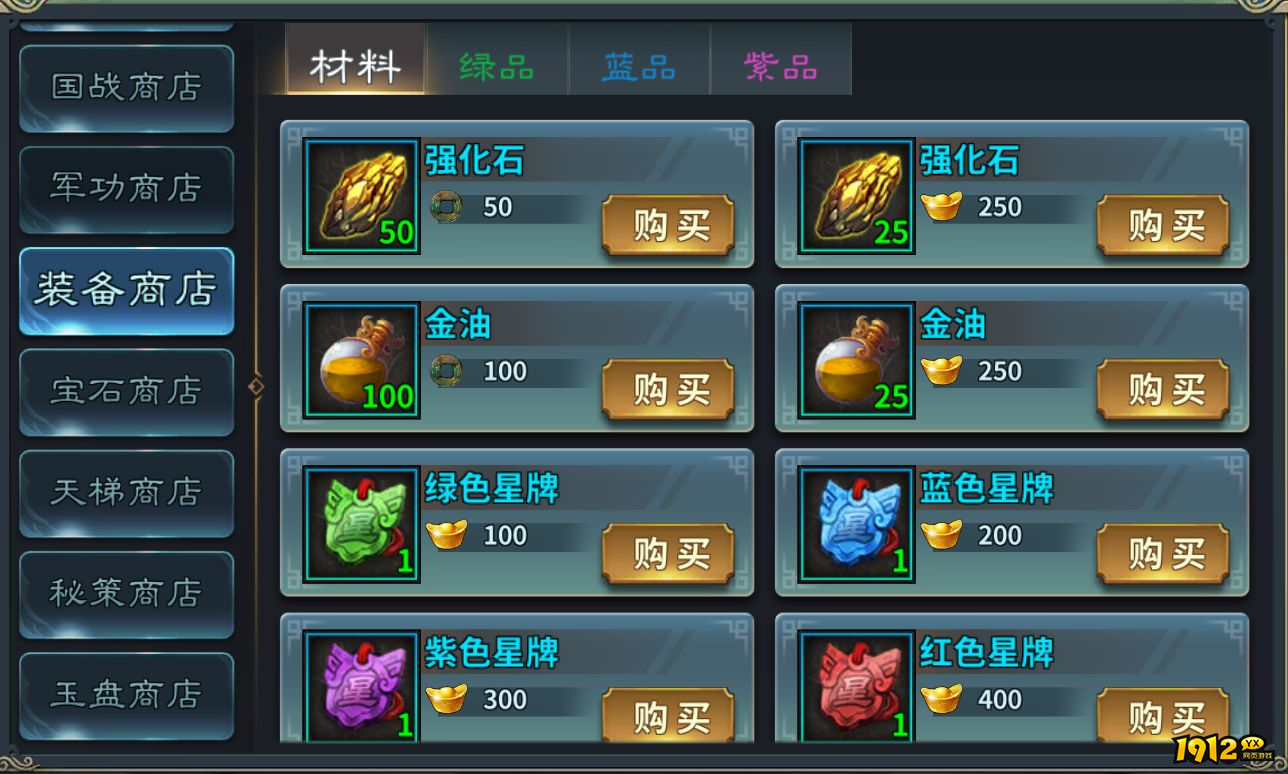The width and height of the screenshot is (1288, 774).
Task: Open the 玉盘商店 shop
Action: pyautogui.click(x=126, y=696)
